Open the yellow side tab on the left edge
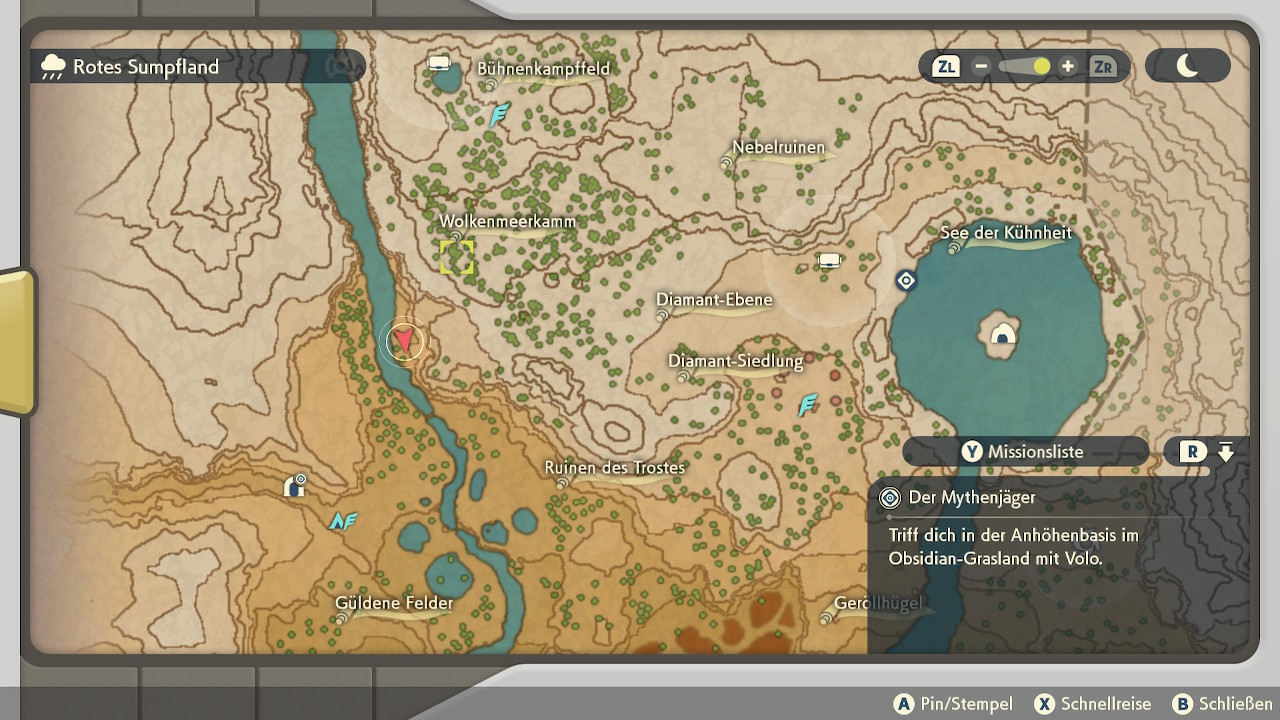Viewport: 1280px width, 720px height. 16,342
